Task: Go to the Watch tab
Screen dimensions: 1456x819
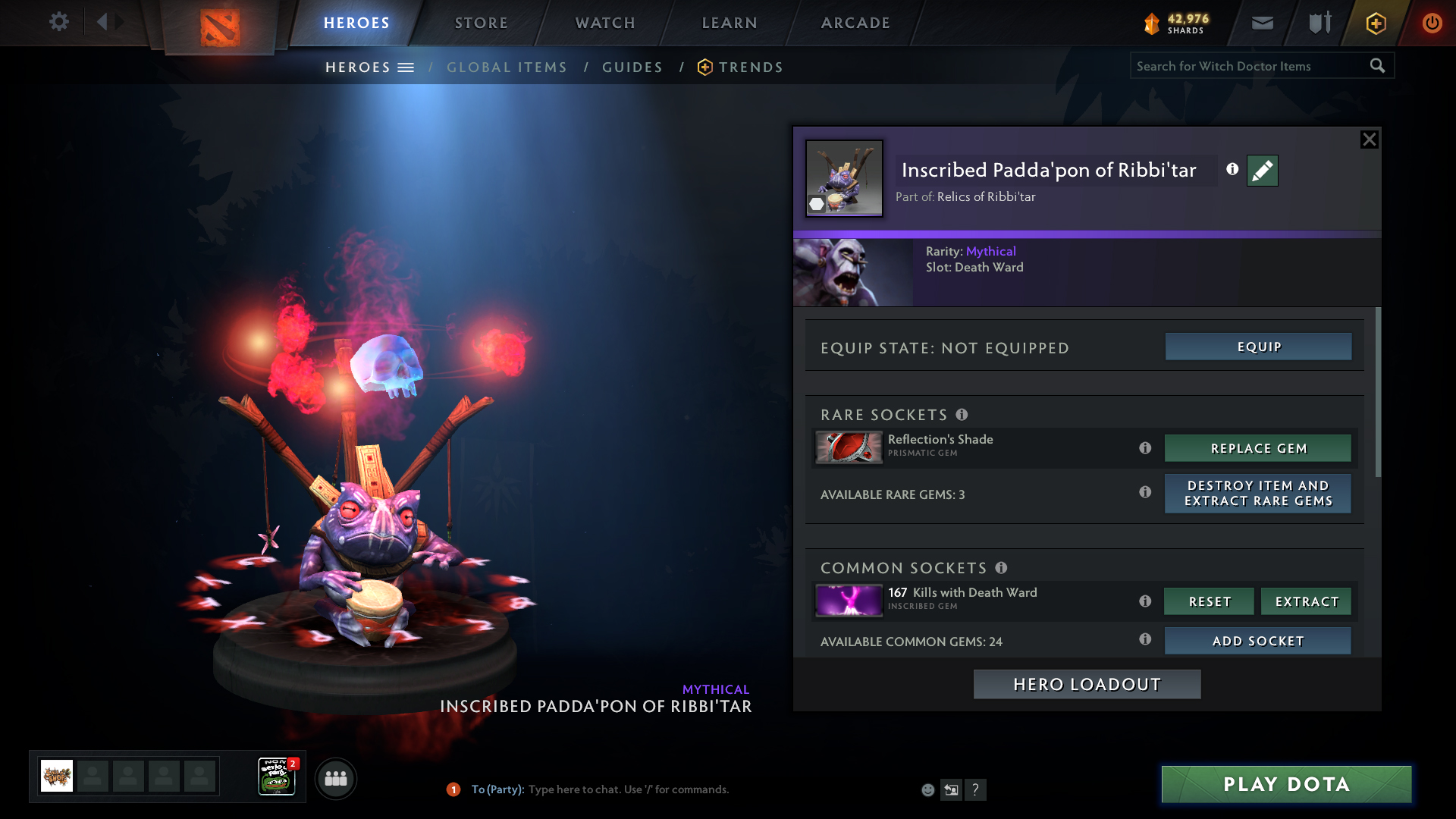Action: (605, 23)
